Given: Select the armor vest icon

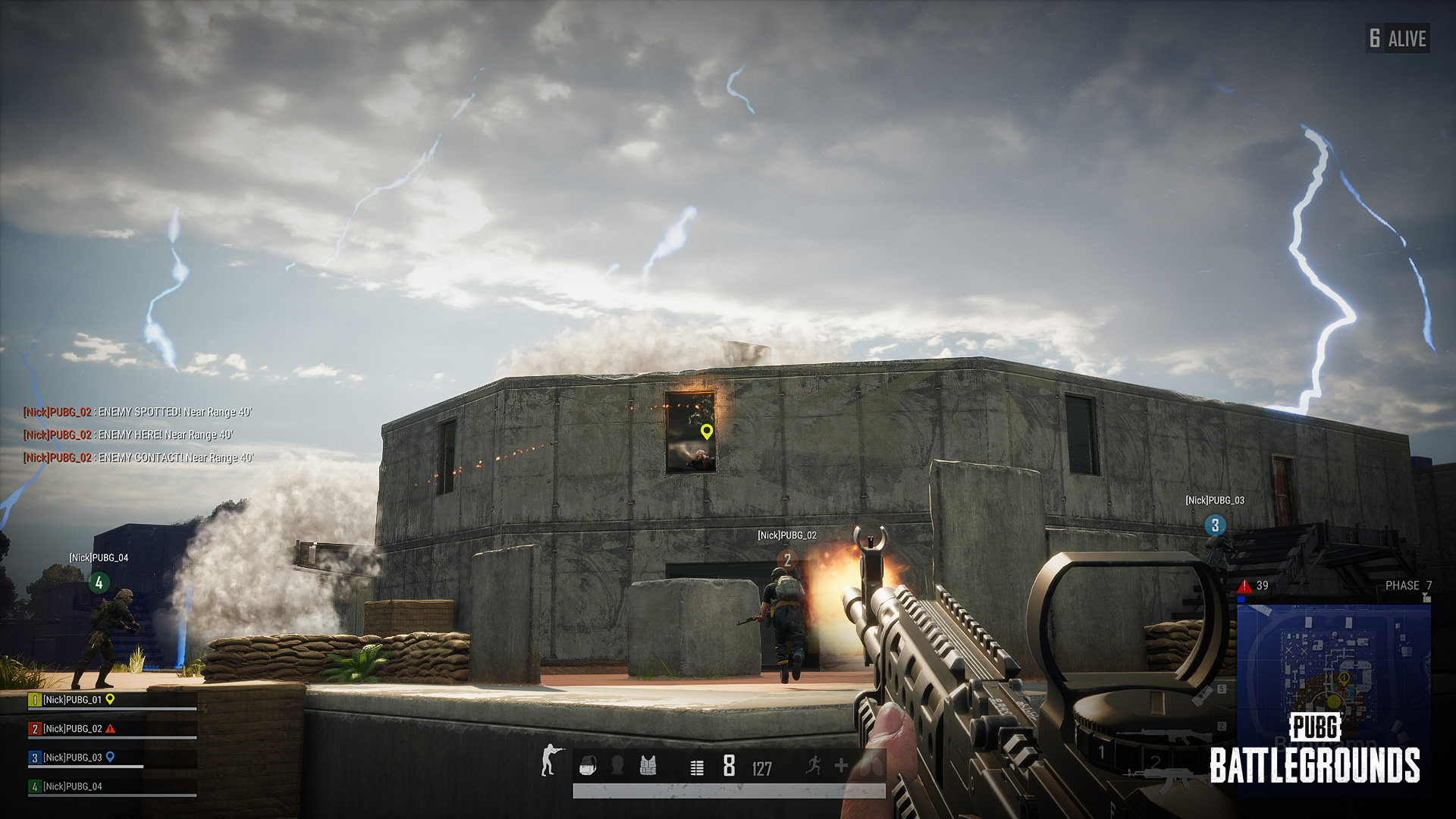Looking at the screenshot, I should pyautogui.click(x=648, y=766).
